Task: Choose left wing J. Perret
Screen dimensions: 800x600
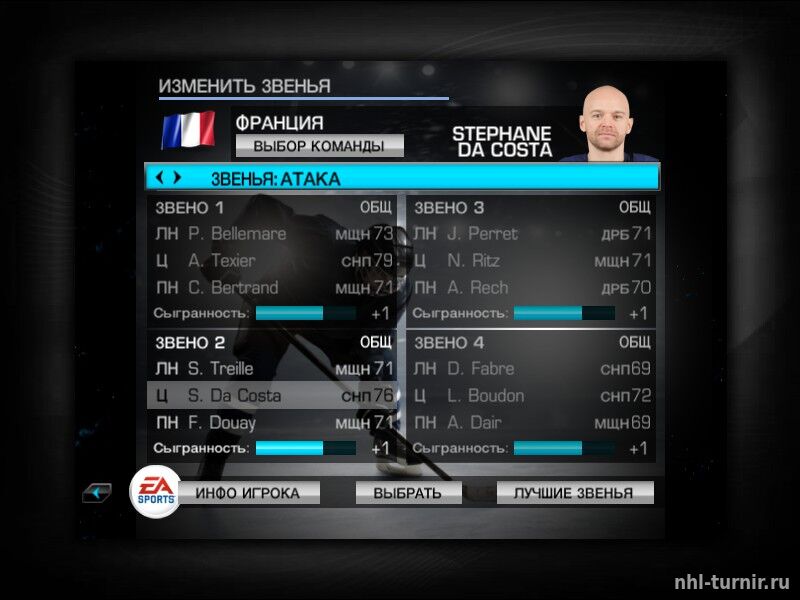Action: 531,234
